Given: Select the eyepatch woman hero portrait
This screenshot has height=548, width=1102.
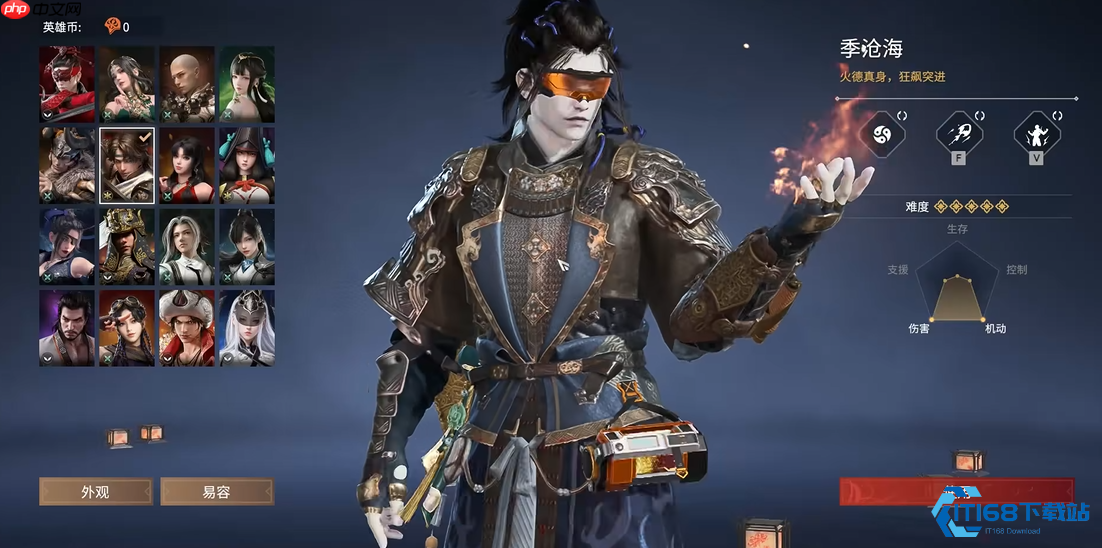Looking at the screenshot, I should coord(67,246).
